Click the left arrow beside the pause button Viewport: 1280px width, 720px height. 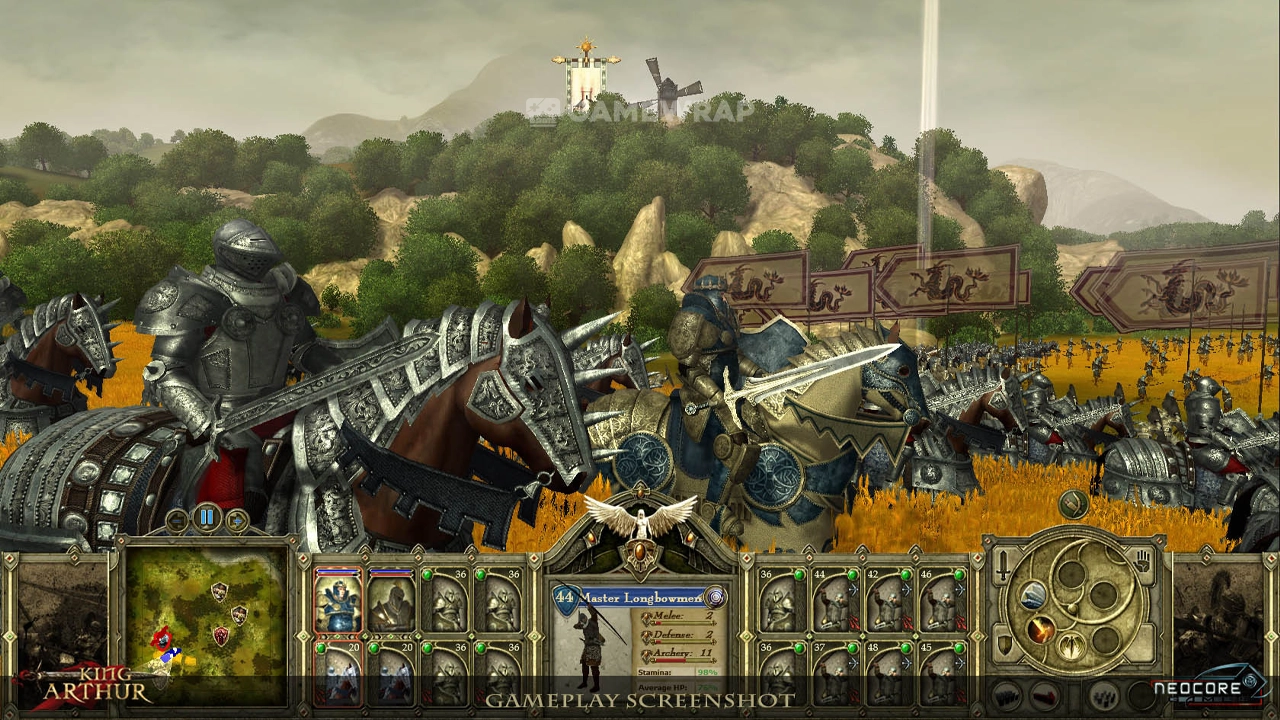178,519
